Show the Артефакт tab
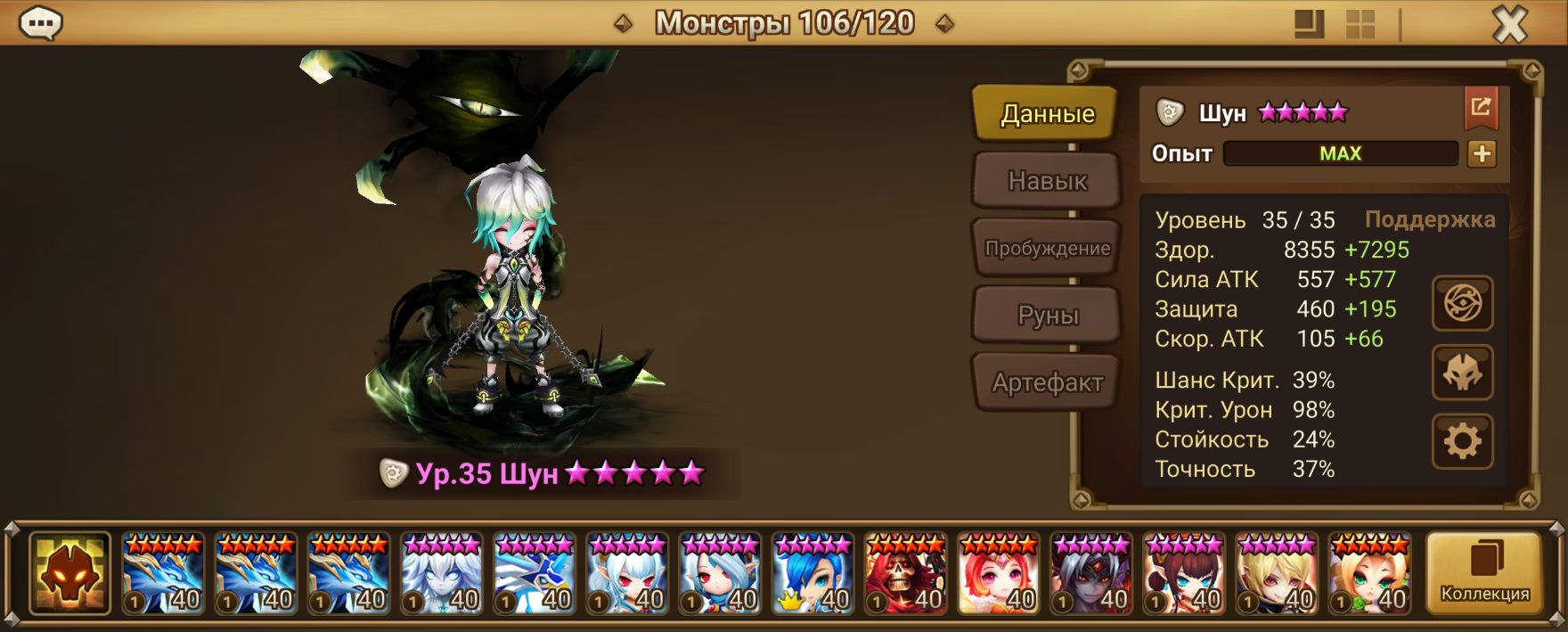 pyautogui.click(x=1047, y=382)
